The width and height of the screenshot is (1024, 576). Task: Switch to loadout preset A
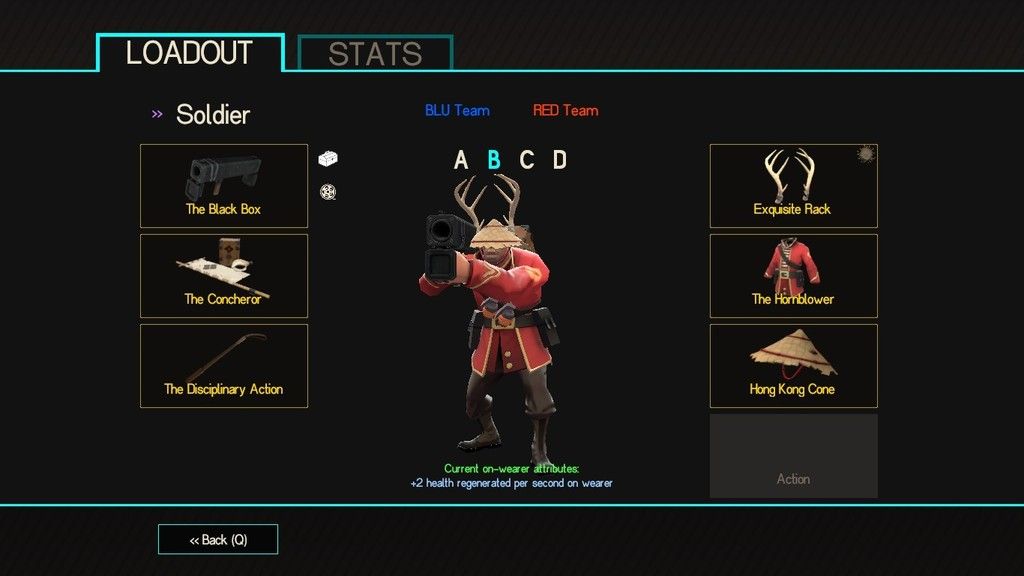(x=461, y=160)
